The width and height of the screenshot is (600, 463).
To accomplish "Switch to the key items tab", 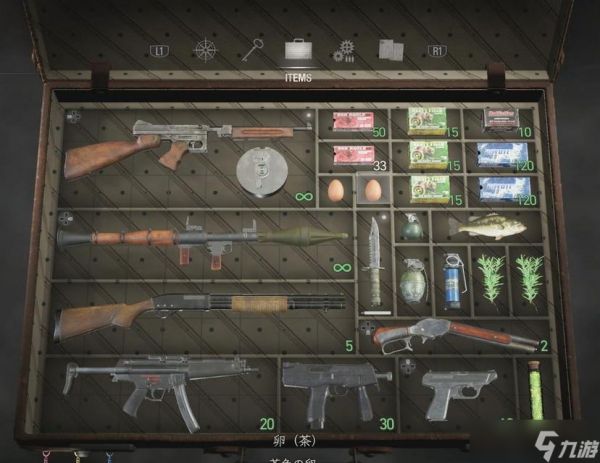I will (252, 48).
